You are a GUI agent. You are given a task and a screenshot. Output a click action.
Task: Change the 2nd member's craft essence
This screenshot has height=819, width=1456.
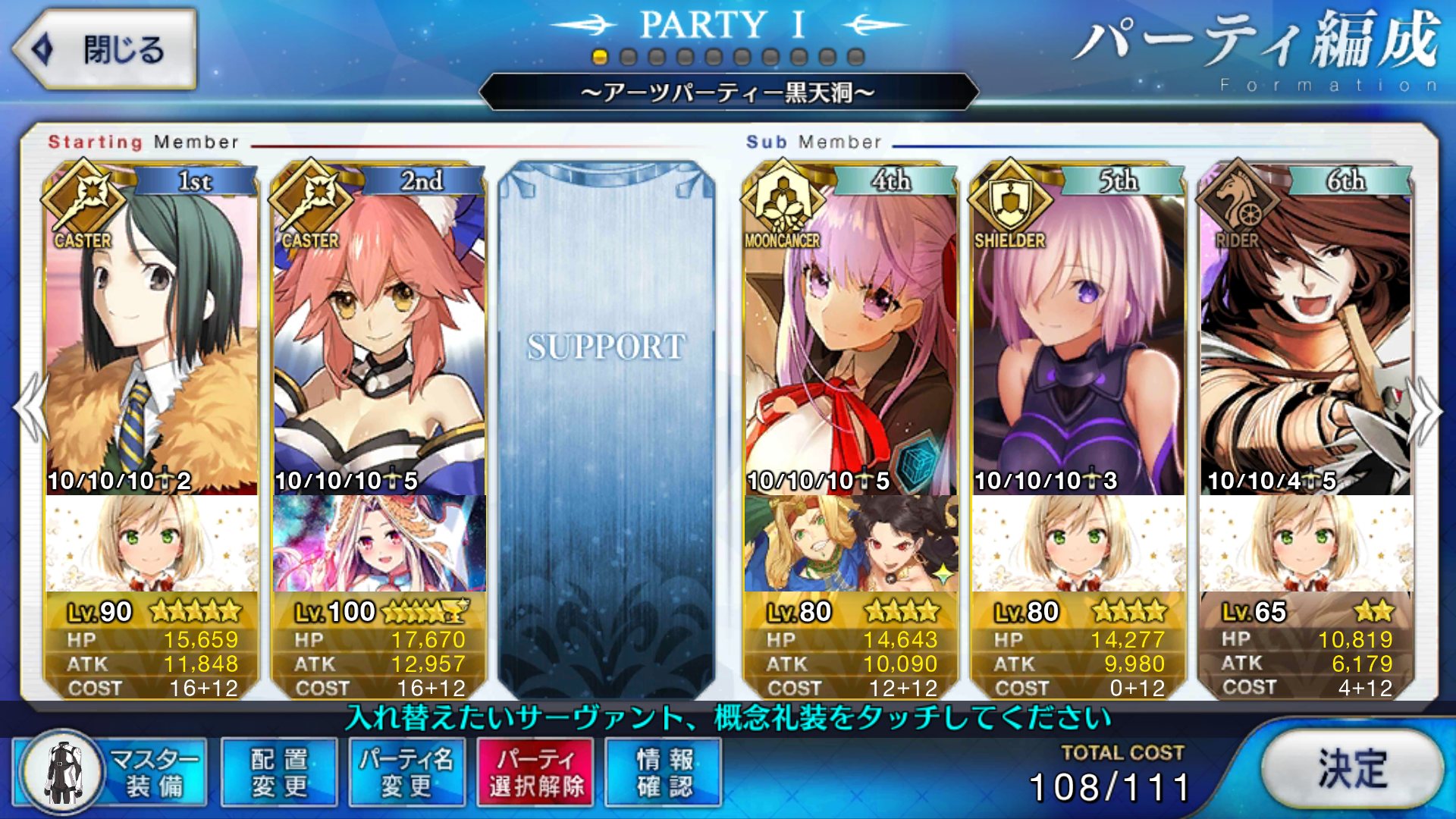click(x=379, y=544)
